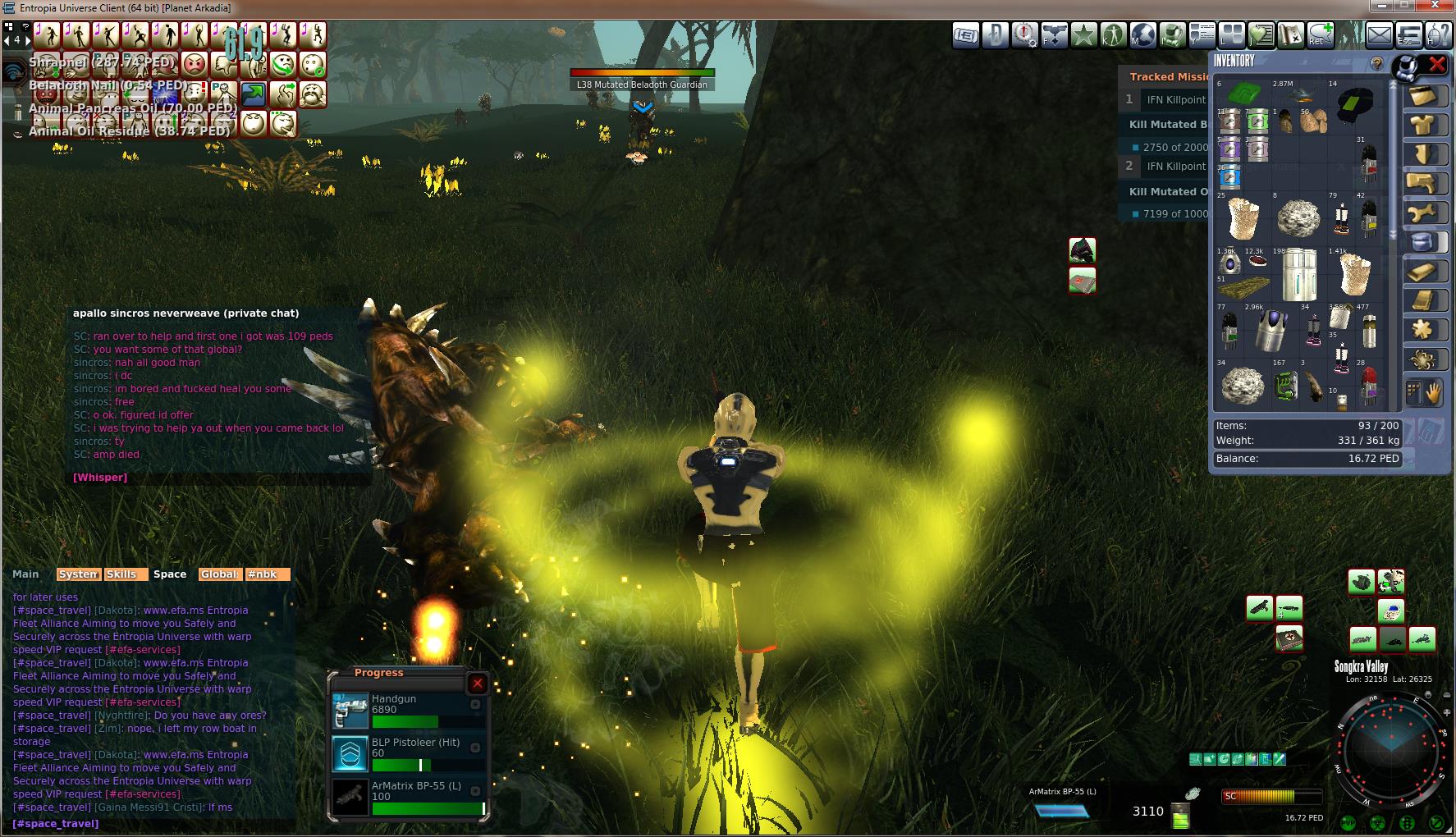Select the green chip item in inventory
The image size is (1456, 837).
click(x=1243, y=94)
